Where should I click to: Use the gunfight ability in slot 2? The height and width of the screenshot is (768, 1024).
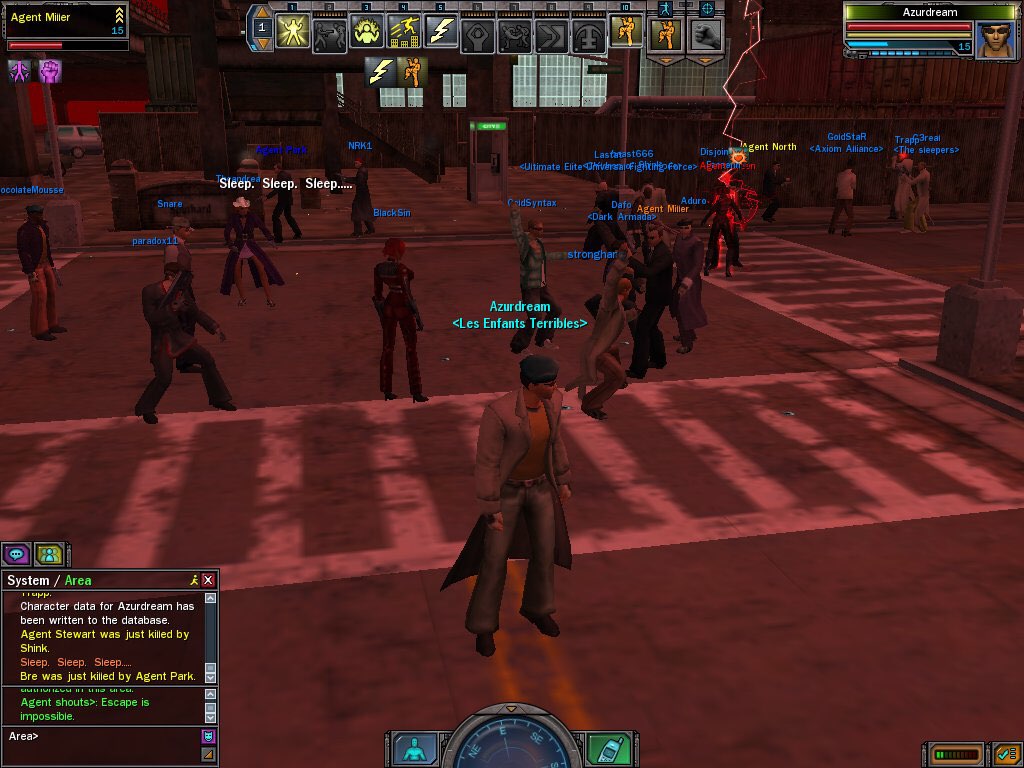point(330,33)
